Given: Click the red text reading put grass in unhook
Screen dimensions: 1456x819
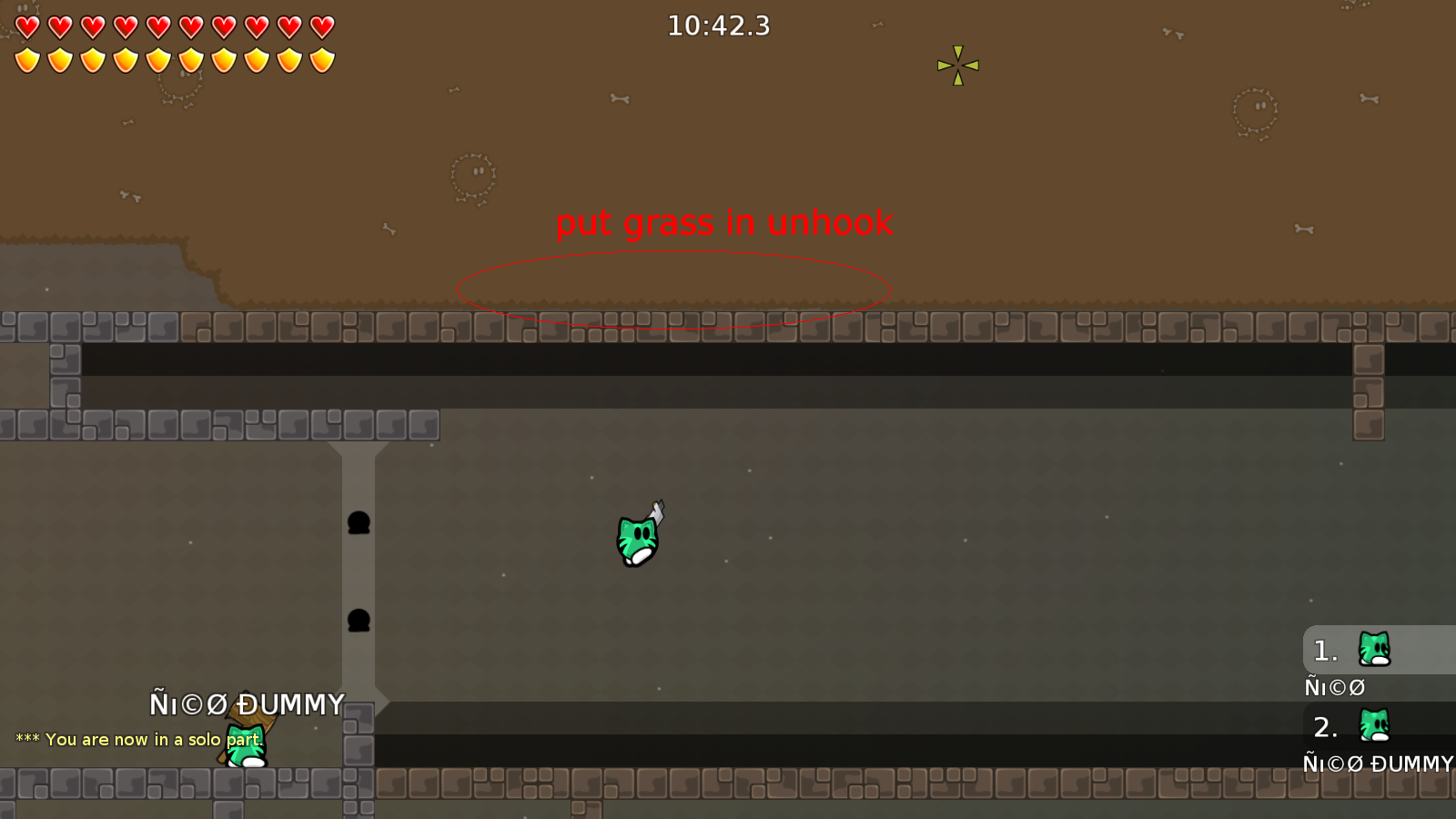Looking at the screenshot, I should (724, 223).
